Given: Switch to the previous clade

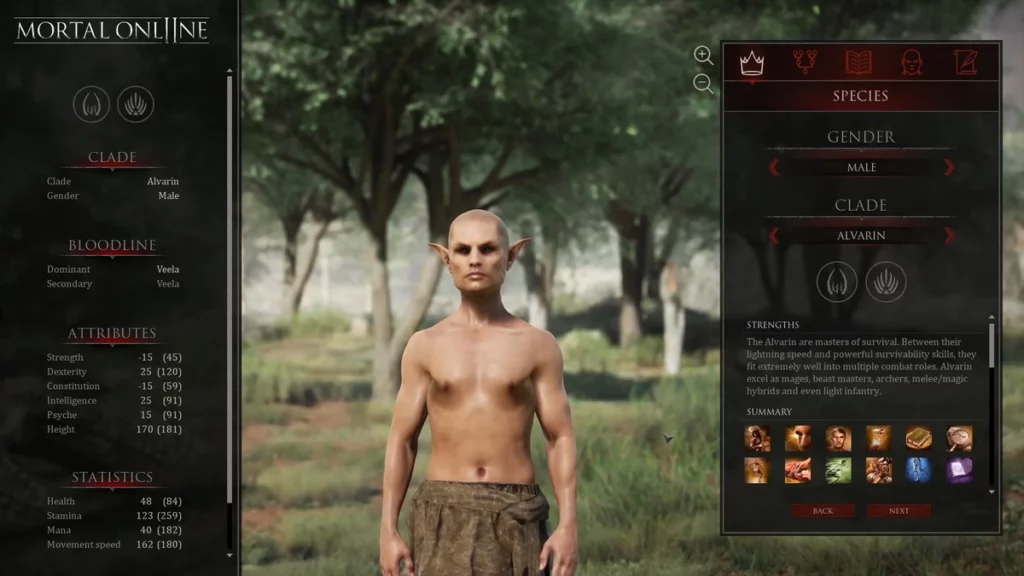Looking at the screenshot, I should click(x=774, y=236).
